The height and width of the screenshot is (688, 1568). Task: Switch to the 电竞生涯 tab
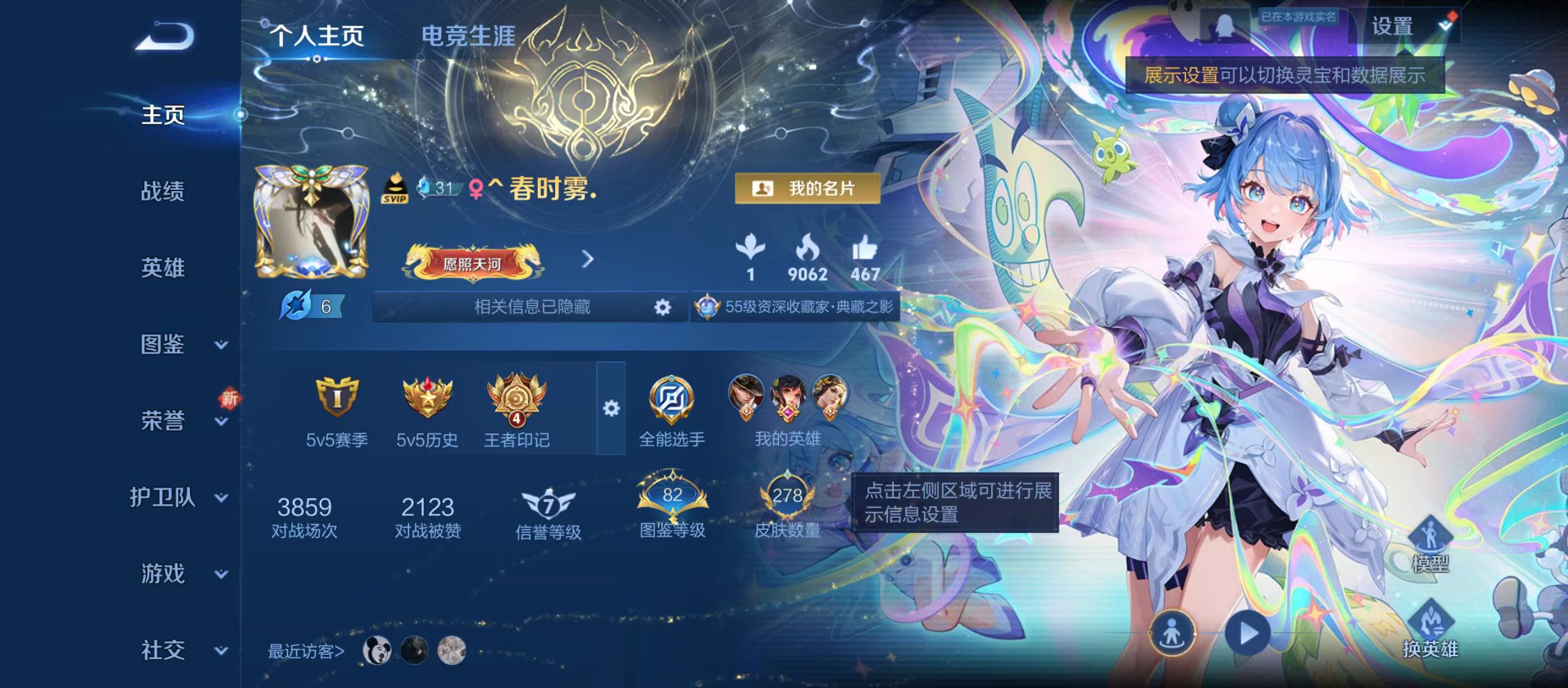[470, 35]
